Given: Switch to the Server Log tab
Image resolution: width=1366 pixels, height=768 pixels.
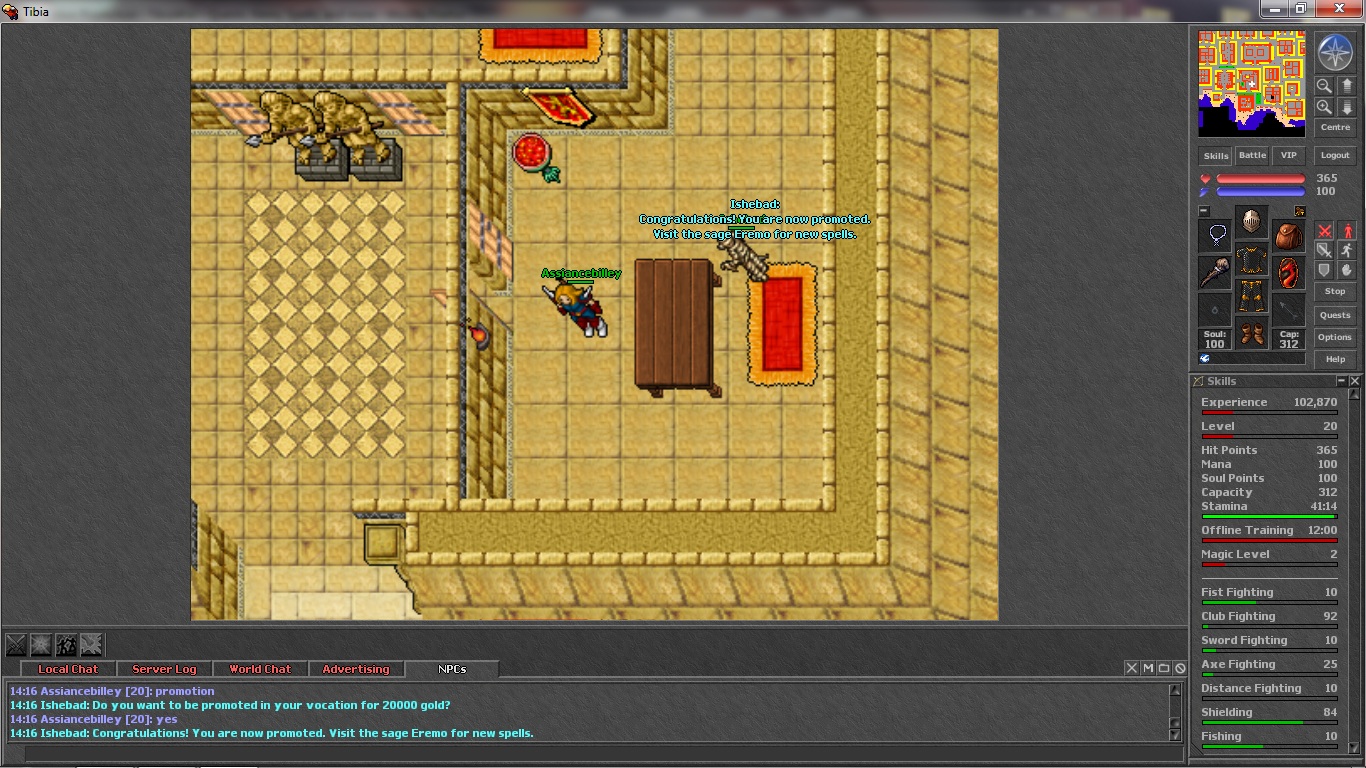Looking at the screenshot, I should coord(164,669).
